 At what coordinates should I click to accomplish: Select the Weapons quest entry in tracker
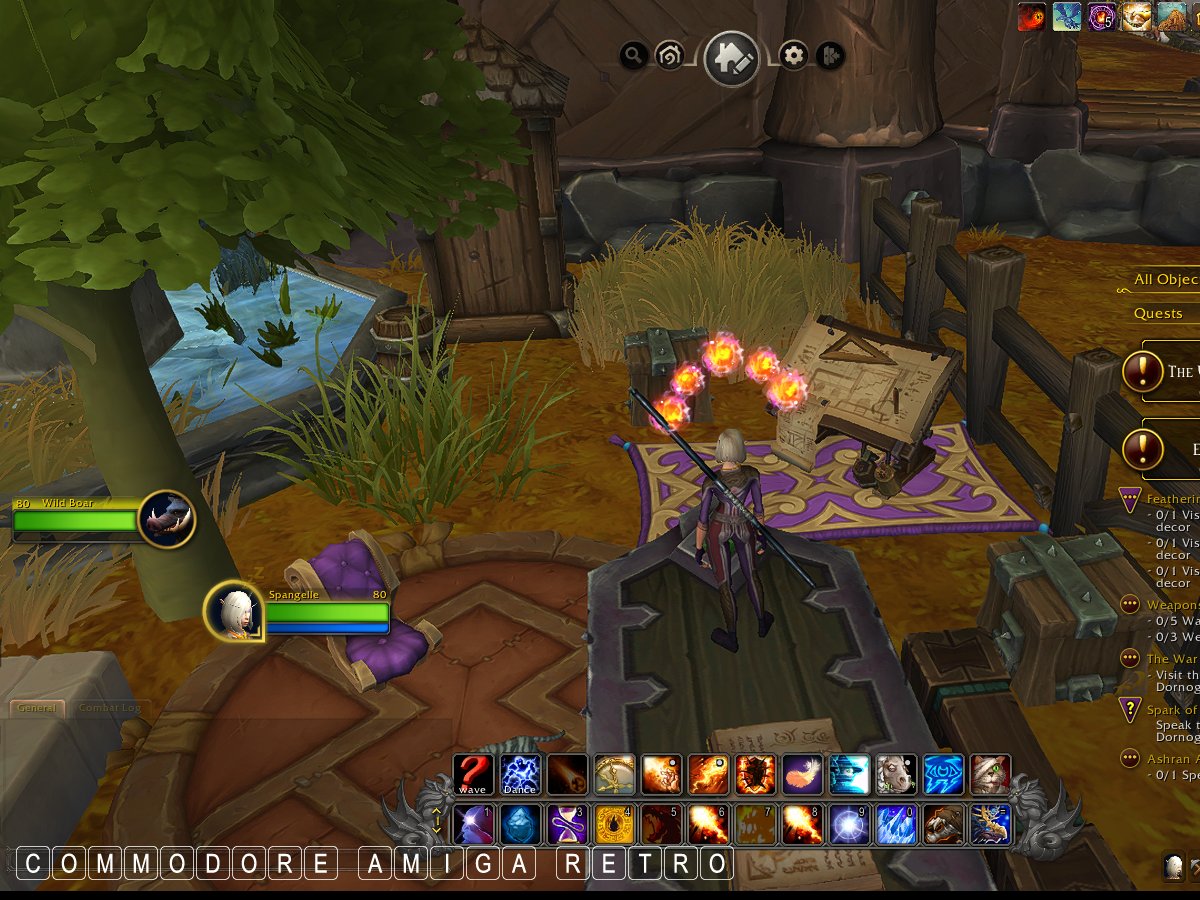point(1172,604)
